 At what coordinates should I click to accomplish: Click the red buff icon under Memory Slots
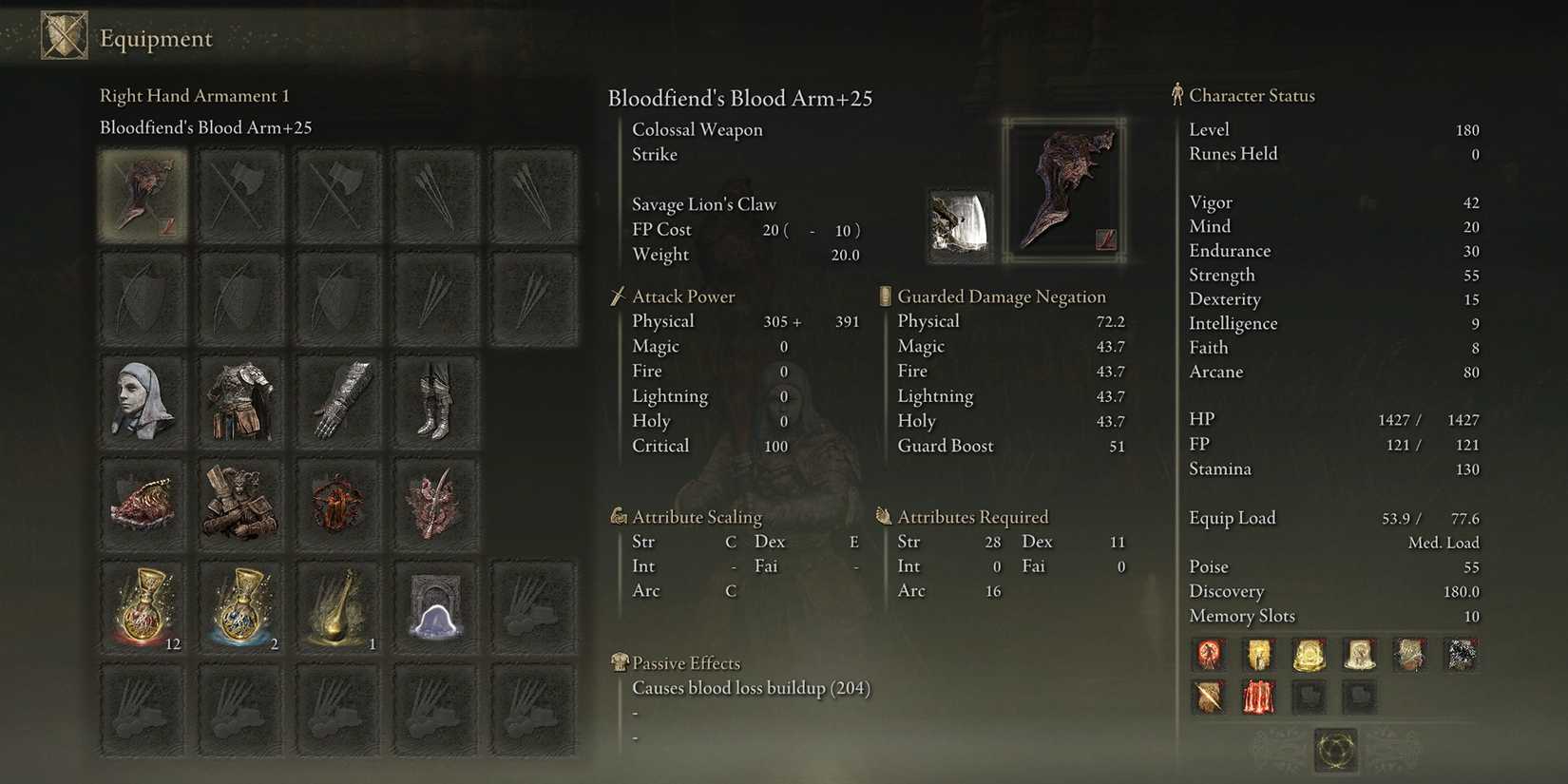click(1258, 696)
